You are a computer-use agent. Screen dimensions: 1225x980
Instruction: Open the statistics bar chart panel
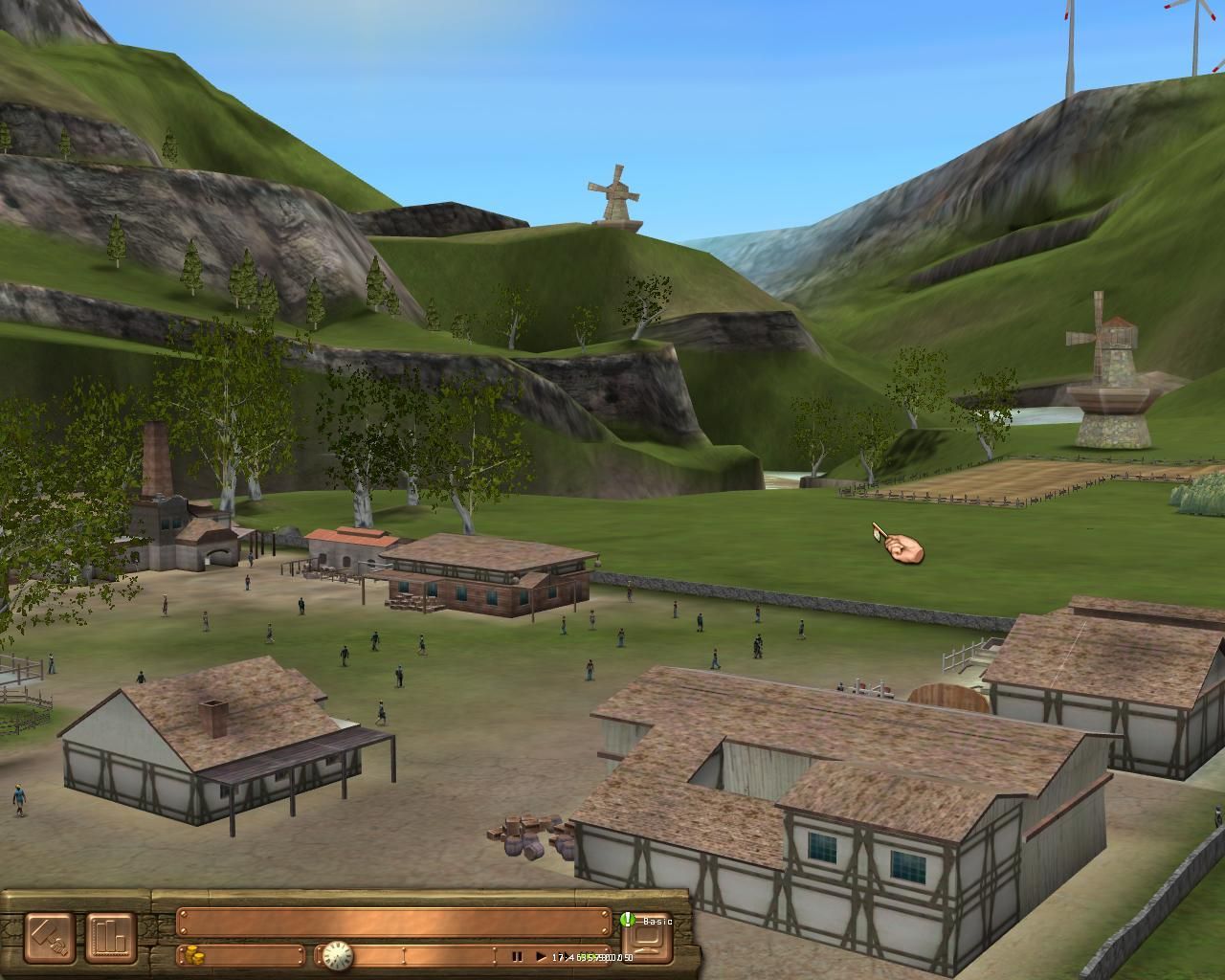112,938
